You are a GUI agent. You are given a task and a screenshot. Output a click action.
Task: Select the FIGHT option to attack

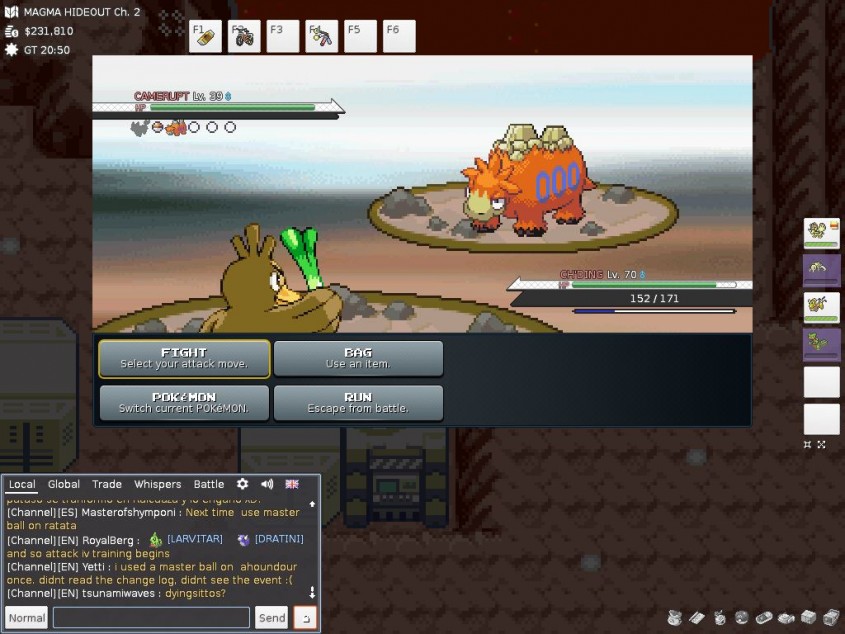[x=184, y=358]
